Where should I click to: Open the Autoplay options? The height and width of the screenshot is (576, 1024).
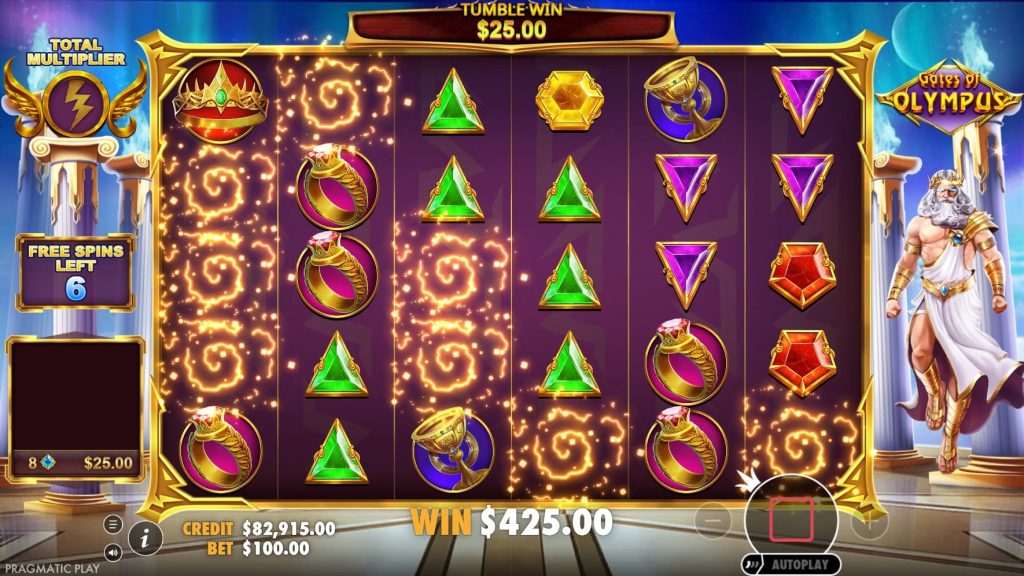[790, 565]
